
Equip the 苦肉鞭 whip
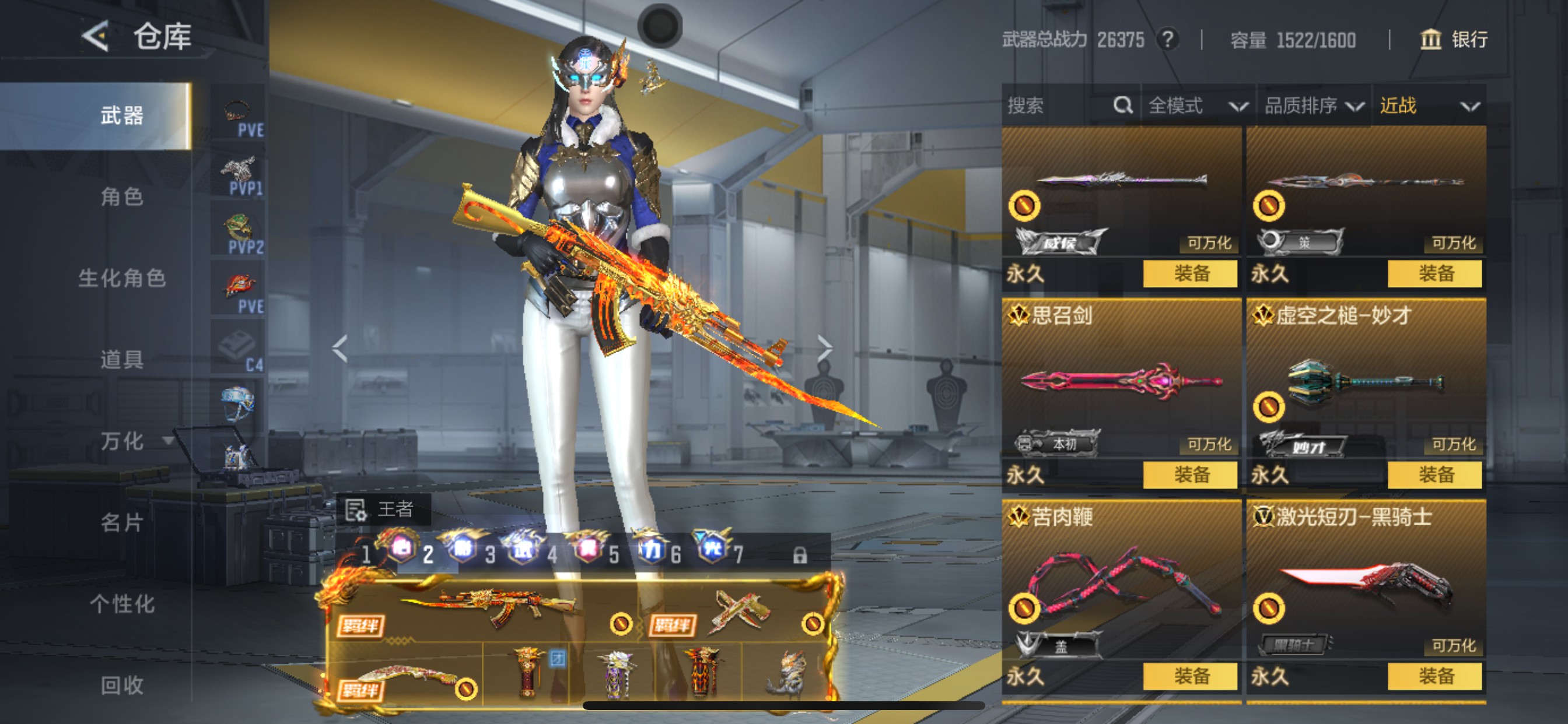[1190, 676]
